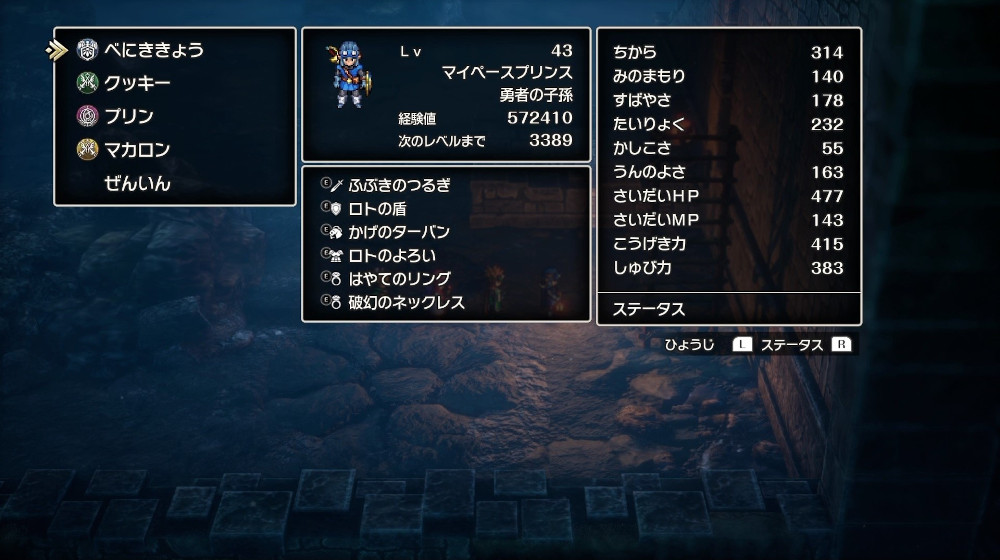Select the かげのターバン helmet slot
Viewport: 1000px width, 560px height.
coord(399,232)
